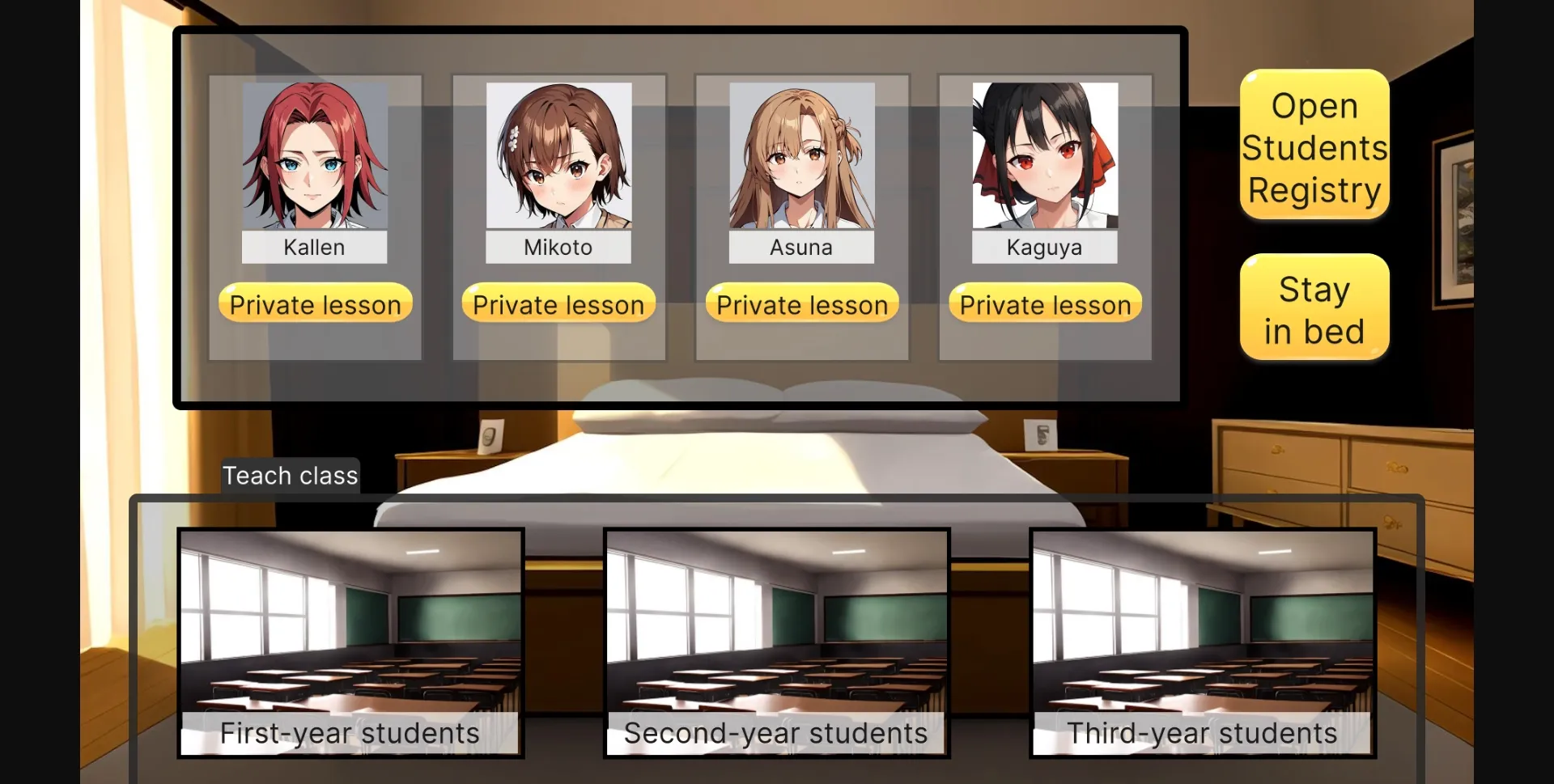This screenshot has width=1554, height=784.
Task: Start a private lesson with Mikoto
Action: click(558, 303)
